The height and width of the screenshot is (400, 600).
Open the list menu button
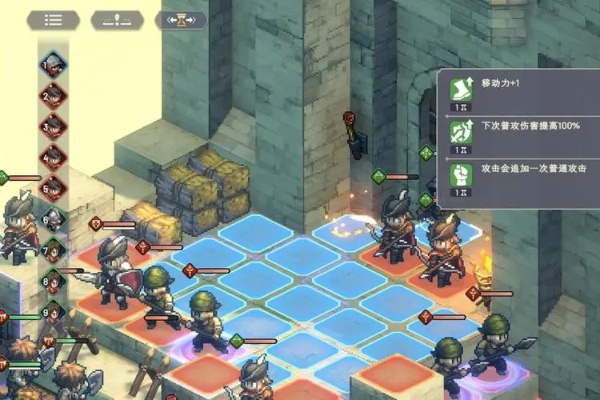[53, 19]
